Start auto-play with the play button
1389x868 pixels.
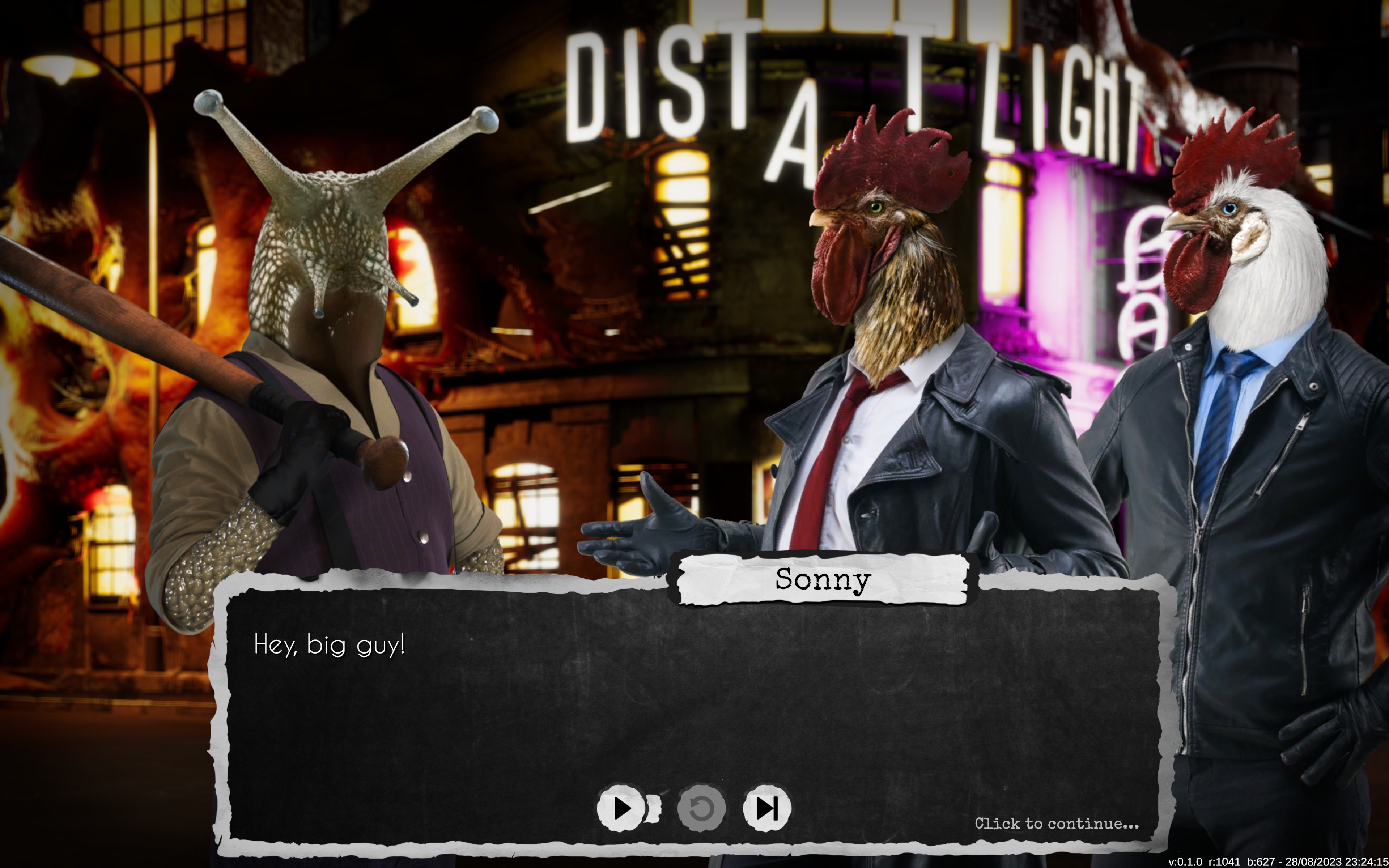coord(622,808)
